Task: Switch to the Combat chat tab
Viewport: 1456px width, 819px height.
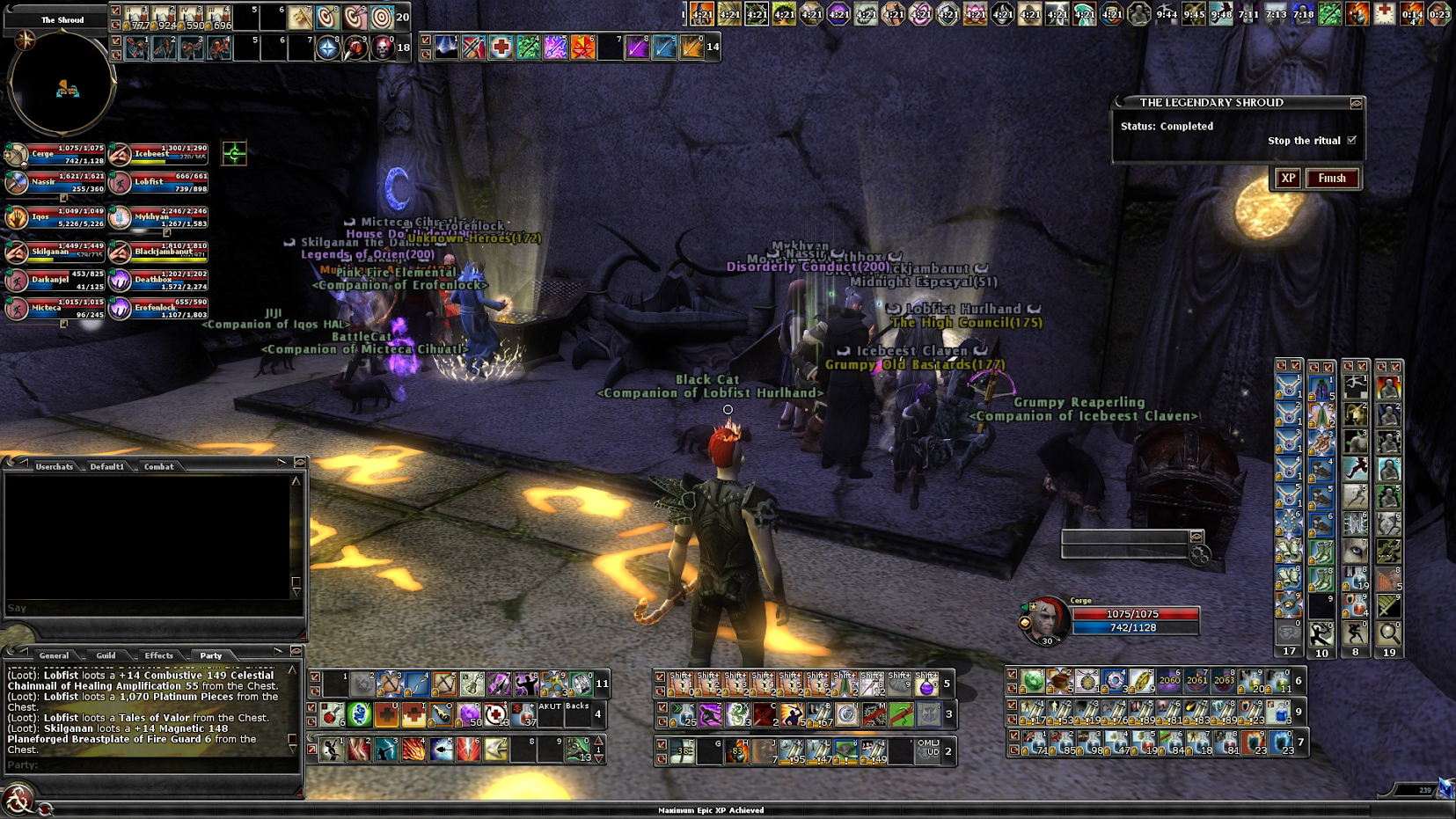Action: [158, 467]
